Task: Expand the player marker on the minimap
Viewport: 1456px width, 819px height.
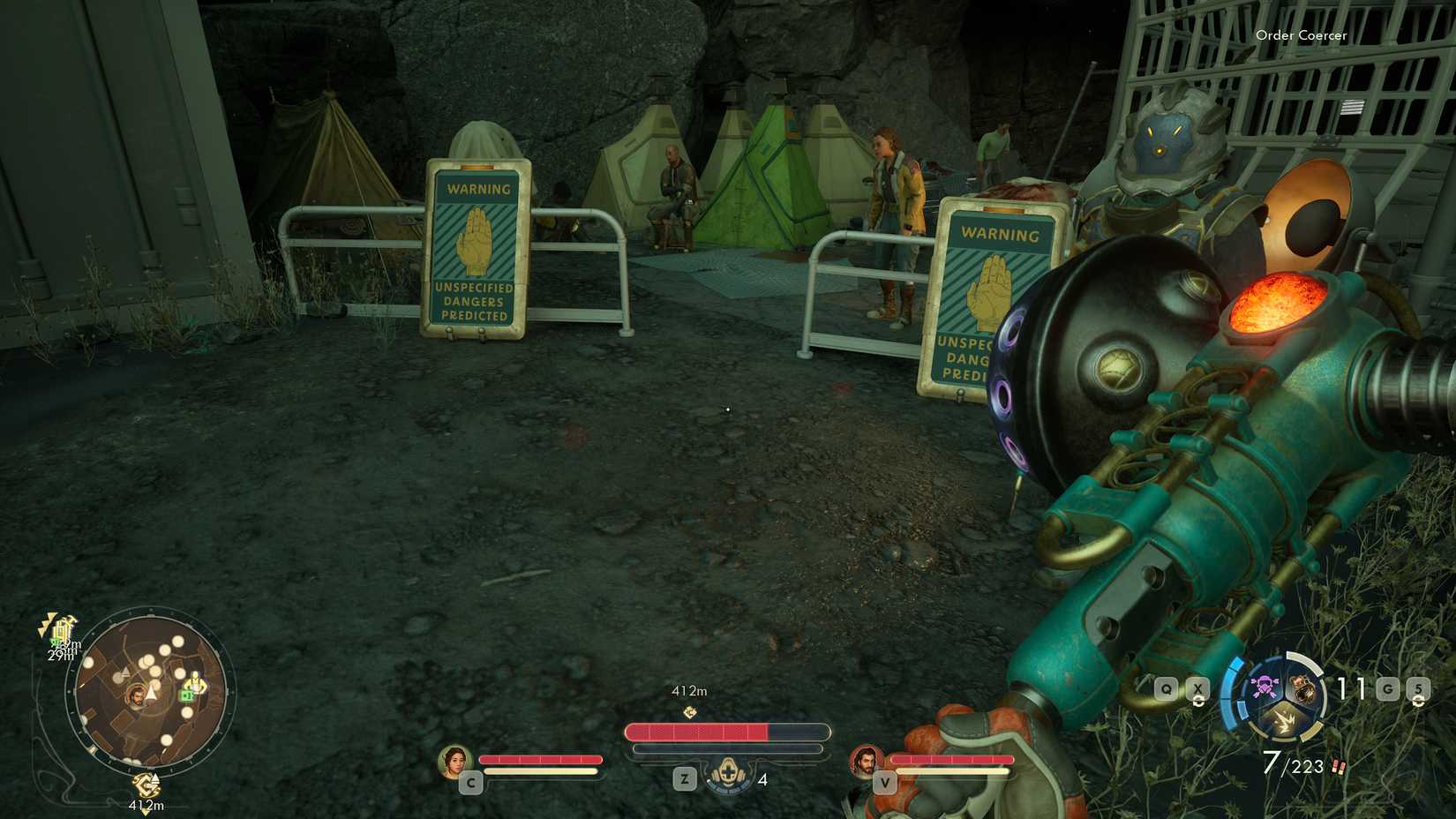Action: click(x=138, y=695)
